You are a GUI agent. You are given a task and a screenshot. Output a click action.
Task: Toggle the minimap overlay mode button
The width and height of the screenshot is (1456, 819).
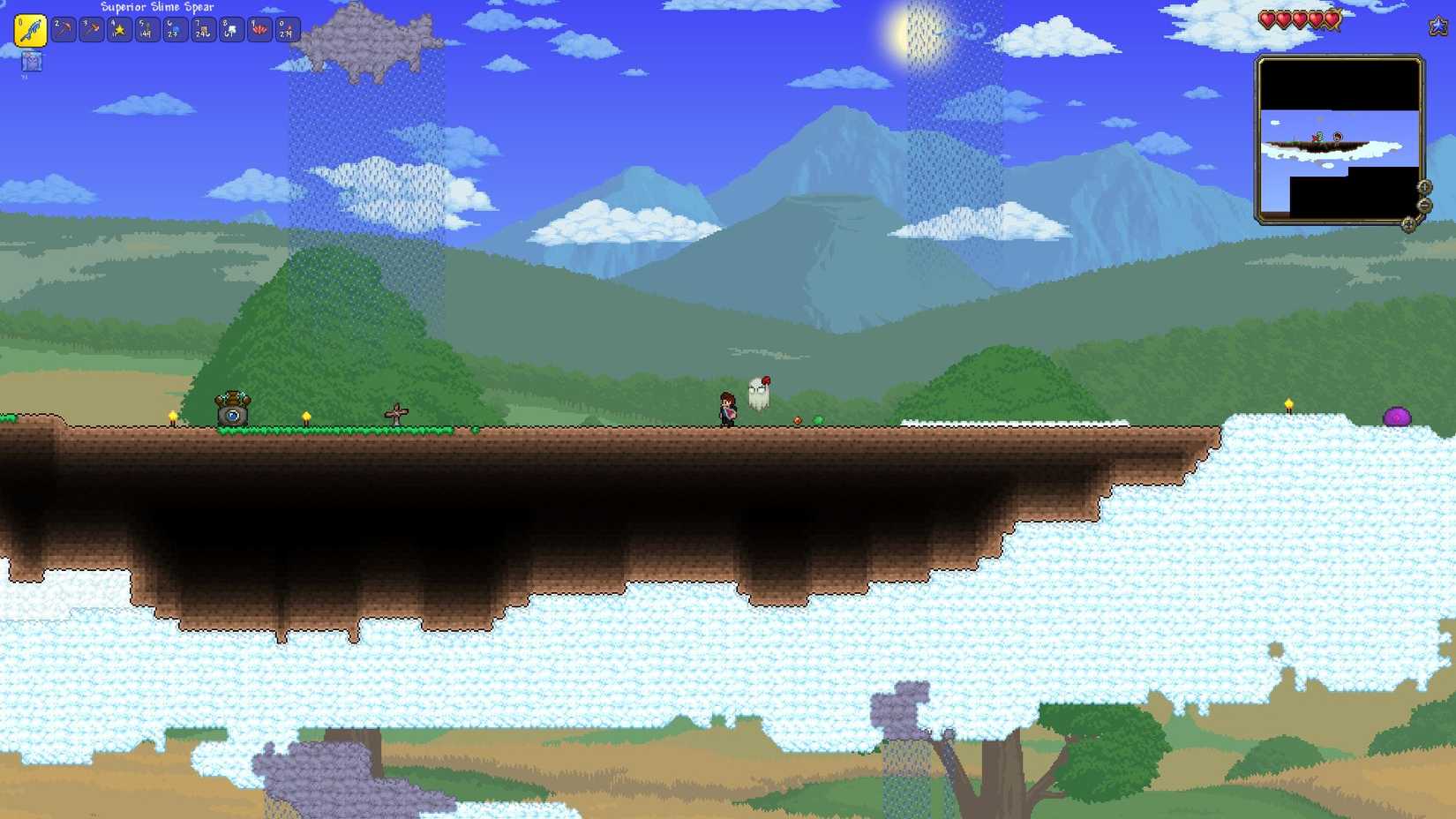click(1410, 225)
